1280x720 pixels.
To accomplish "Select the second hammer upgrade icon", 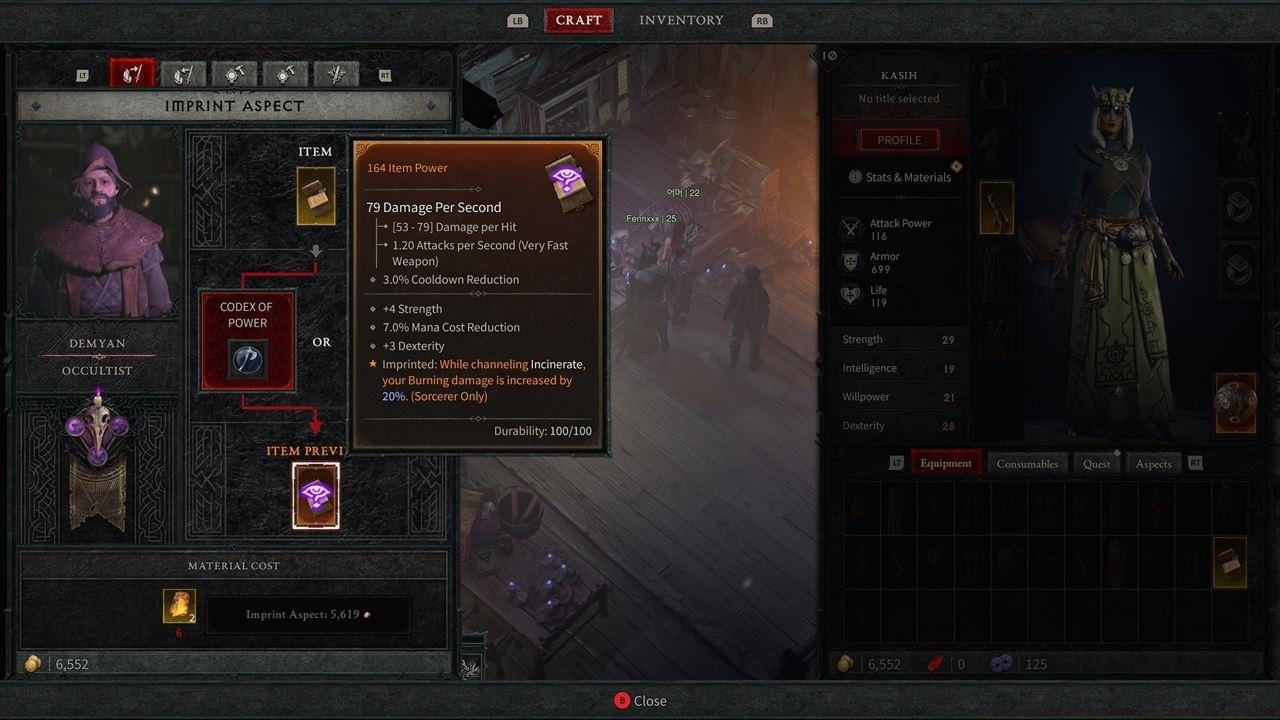I will point(285,73).
